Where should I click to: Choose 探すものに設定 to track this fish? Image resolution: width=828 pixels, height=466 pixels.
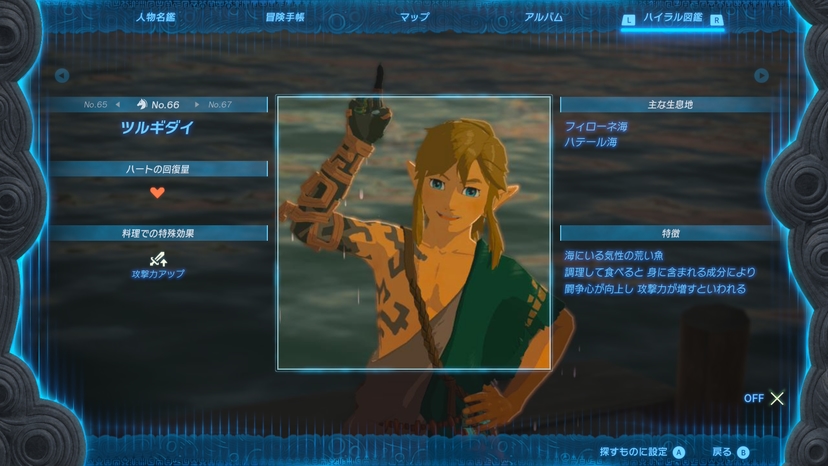[641, 452]
